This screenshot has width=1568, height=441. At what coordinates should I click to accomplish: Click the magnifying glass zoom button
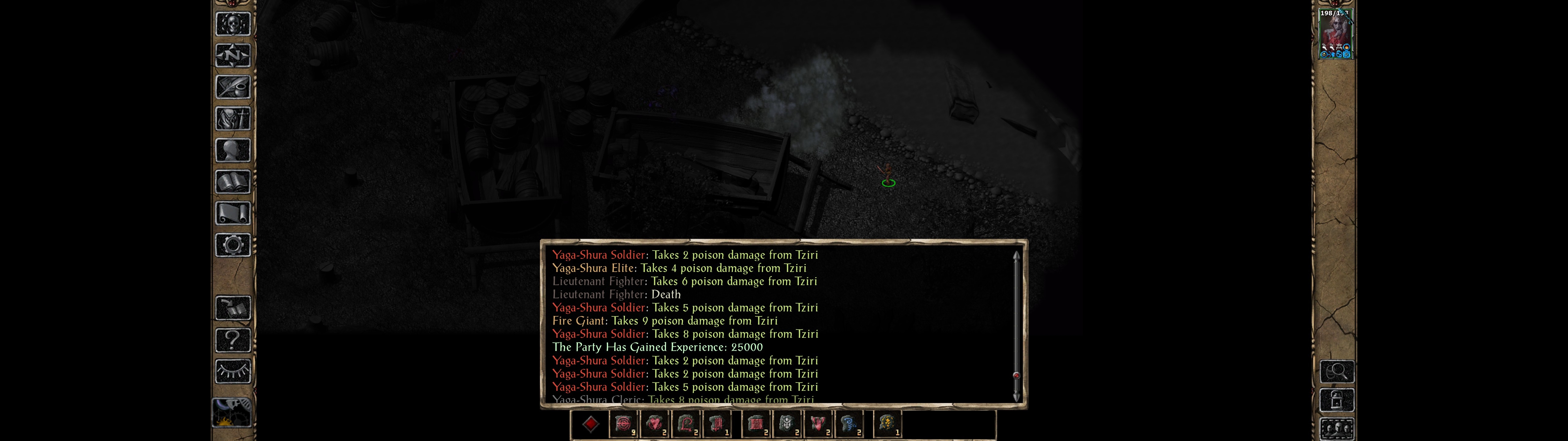pos(1337,371)
